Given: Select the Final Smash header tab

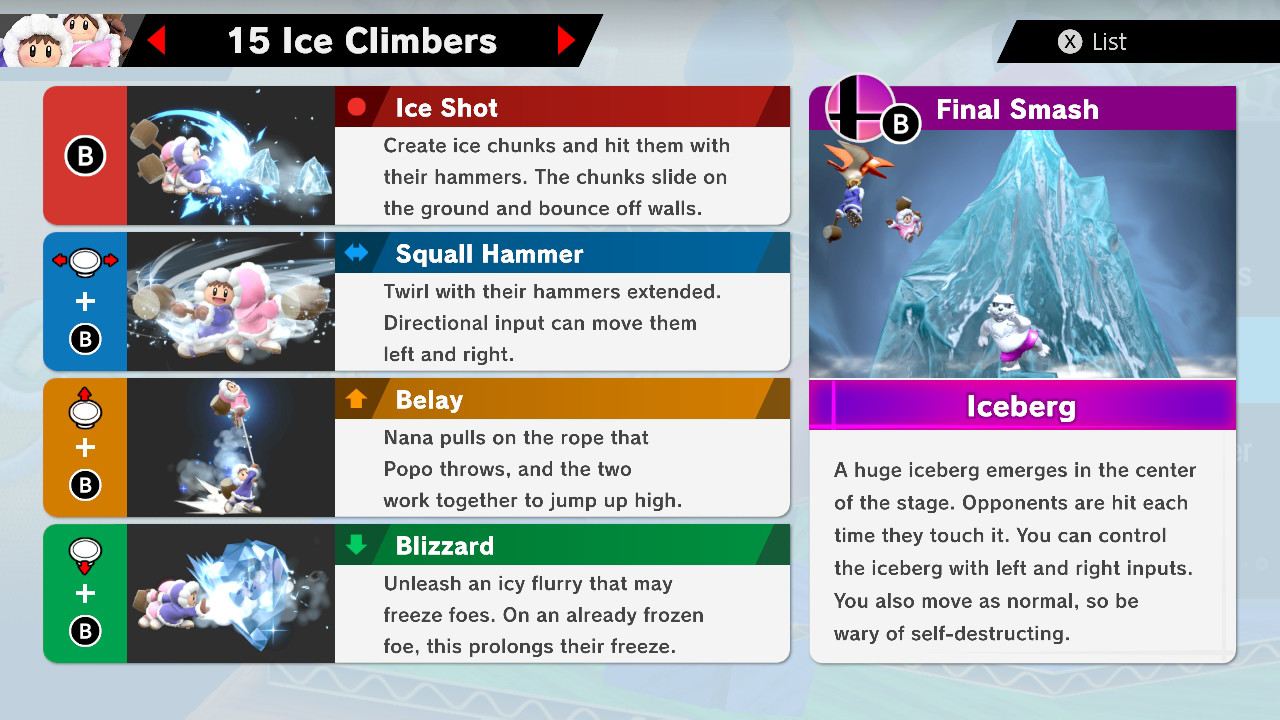Looking at the screenshot, I should pyautogui.click(x=1015, y=110).
